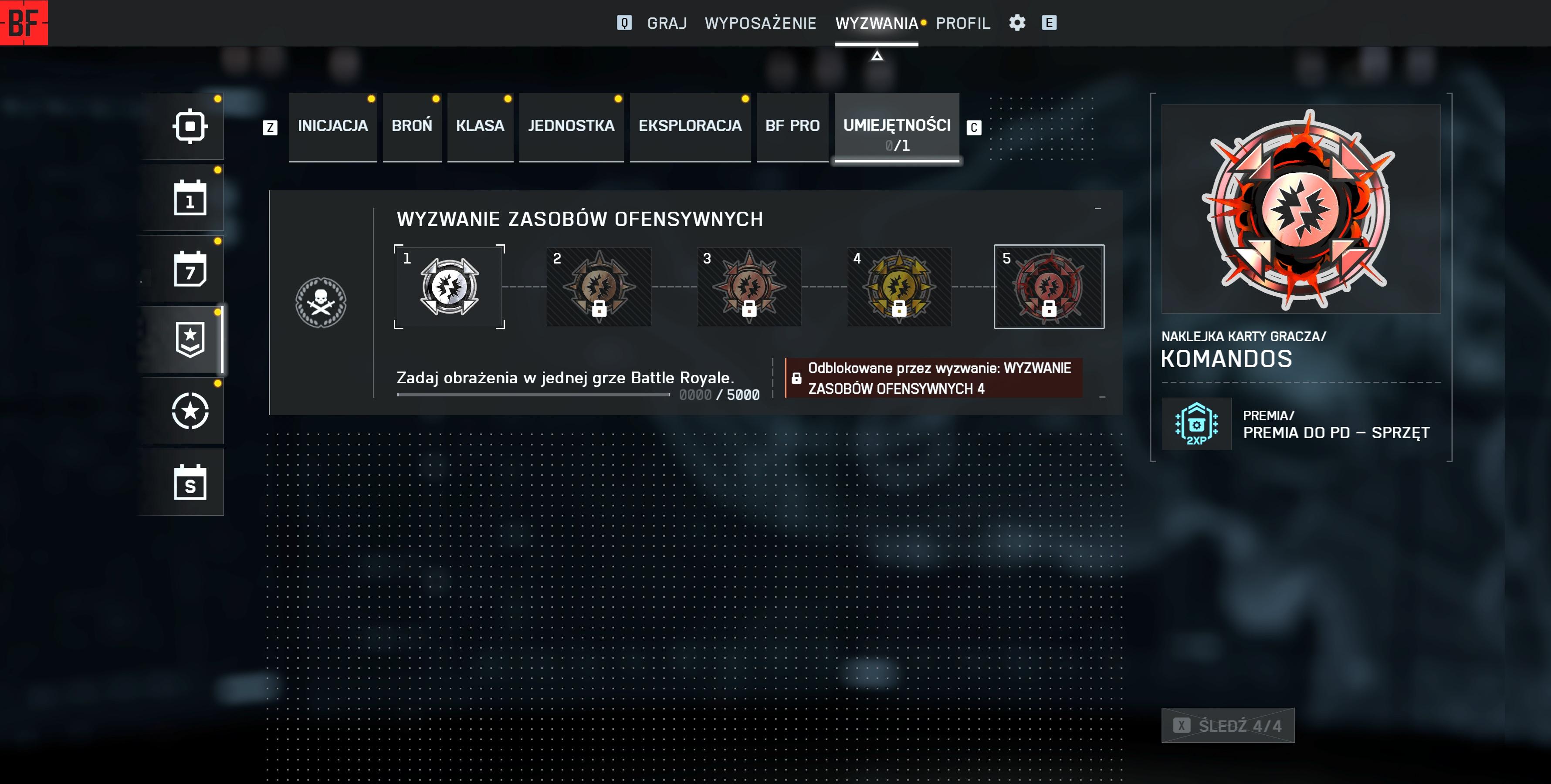Open the GRAJ menu
This screenshot has height=784, width=1551.
pos(667,24)
